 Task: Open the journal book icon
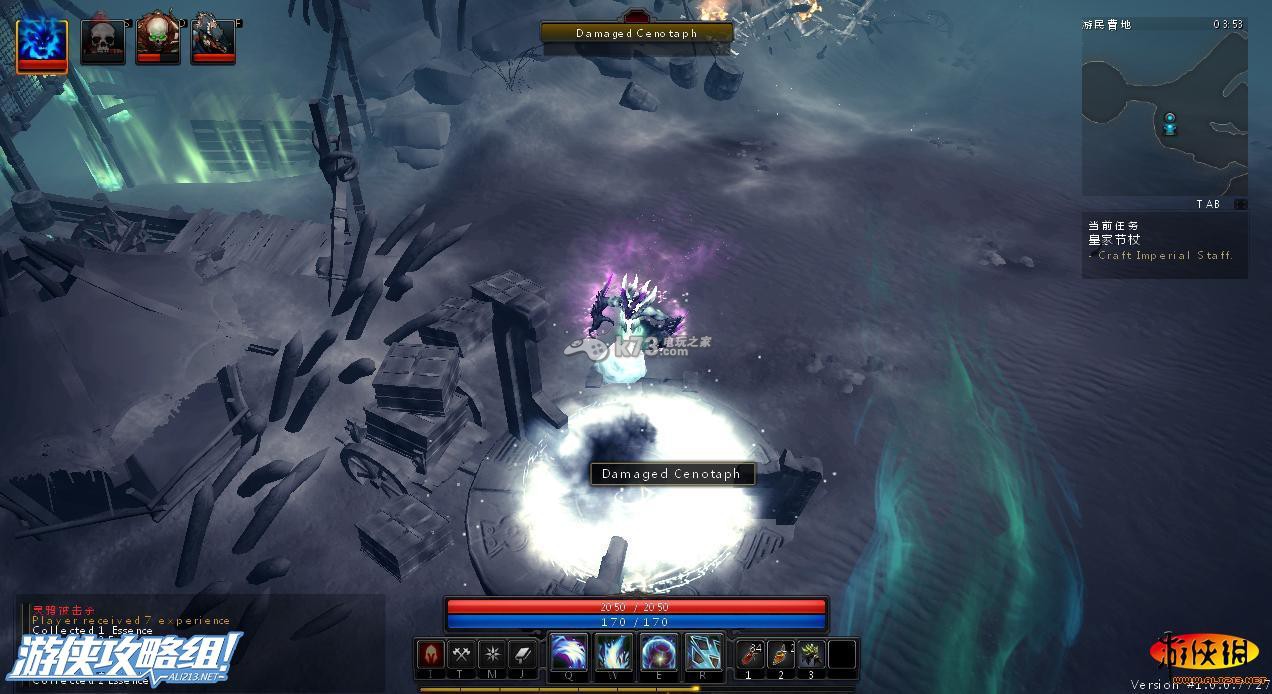pyautogui.click(x=523, y=654)
